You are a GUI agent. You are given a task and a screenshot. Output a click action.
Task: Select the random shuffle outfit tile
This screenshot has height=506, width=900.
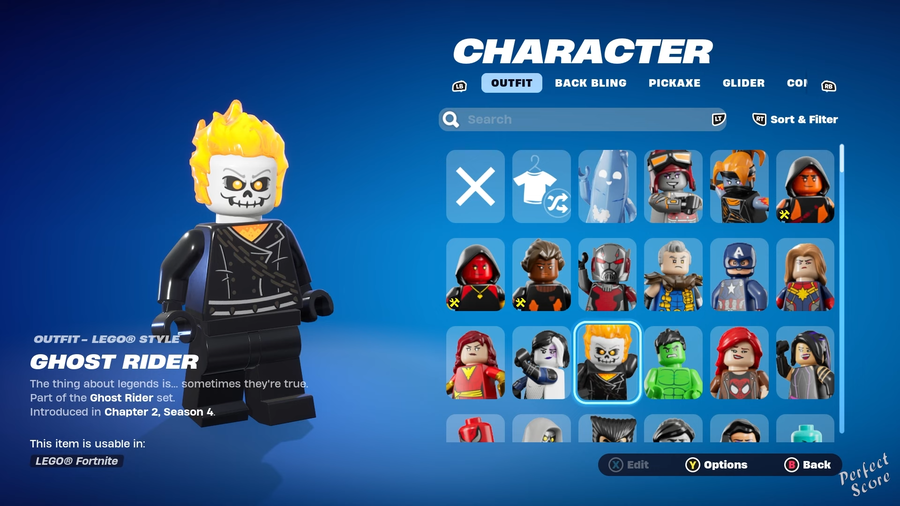(542, 186)
